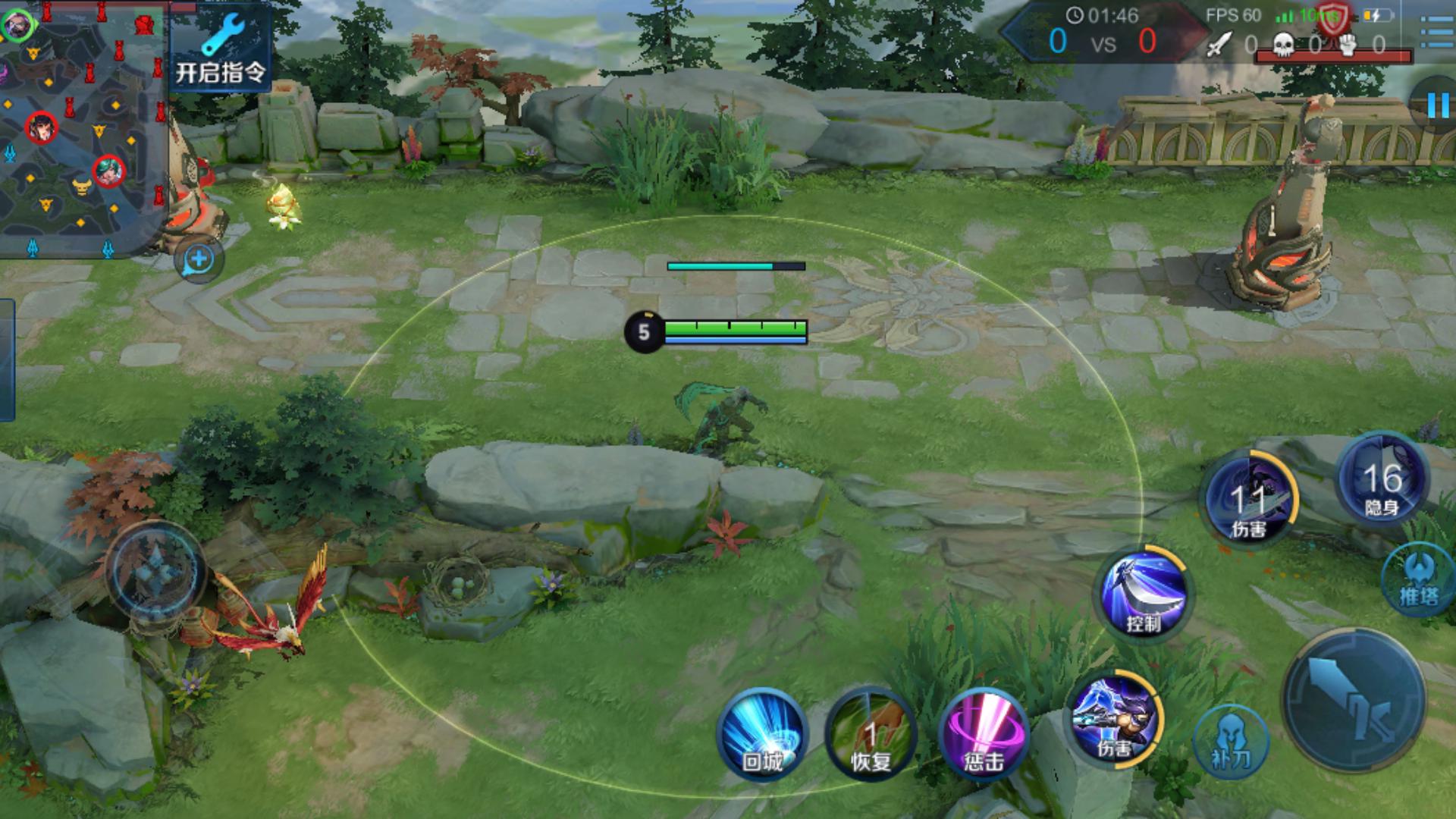Trigger the 伤害 skill on cooldown 11
This screenshot has width=1456, height=819.
(1250, 497)
